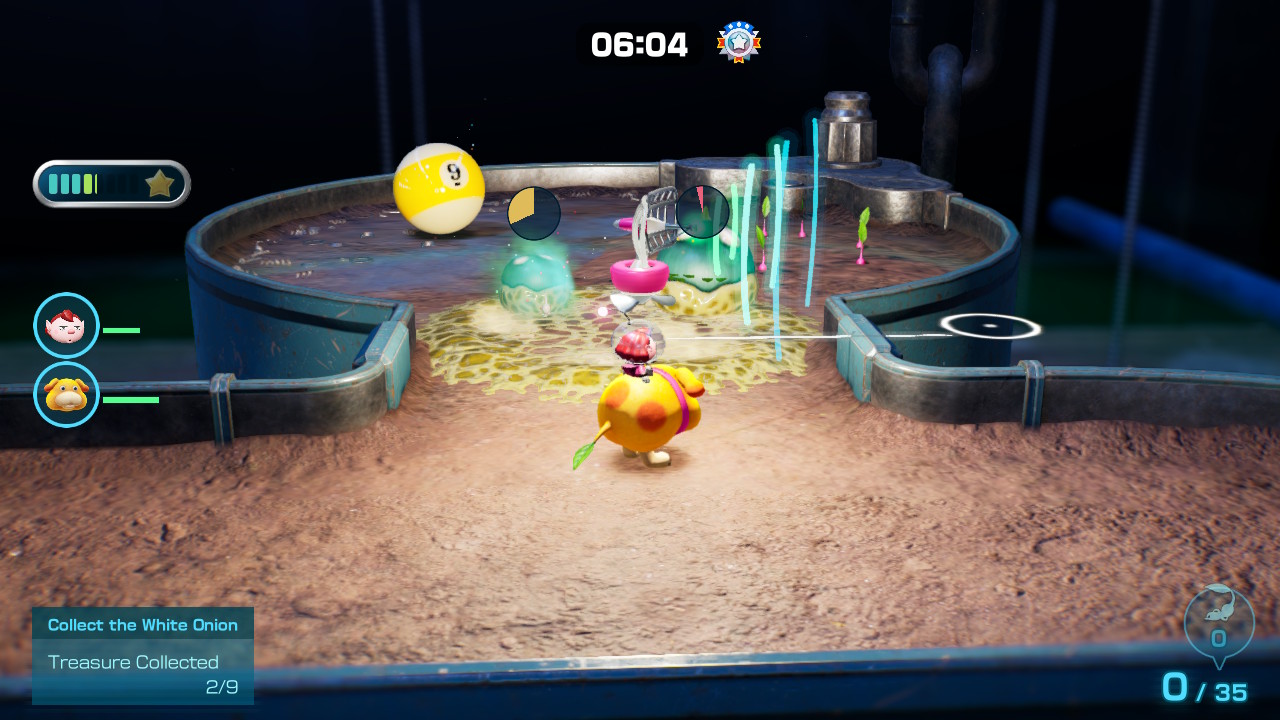Click the 06:04 match timer

coord(638,43)
